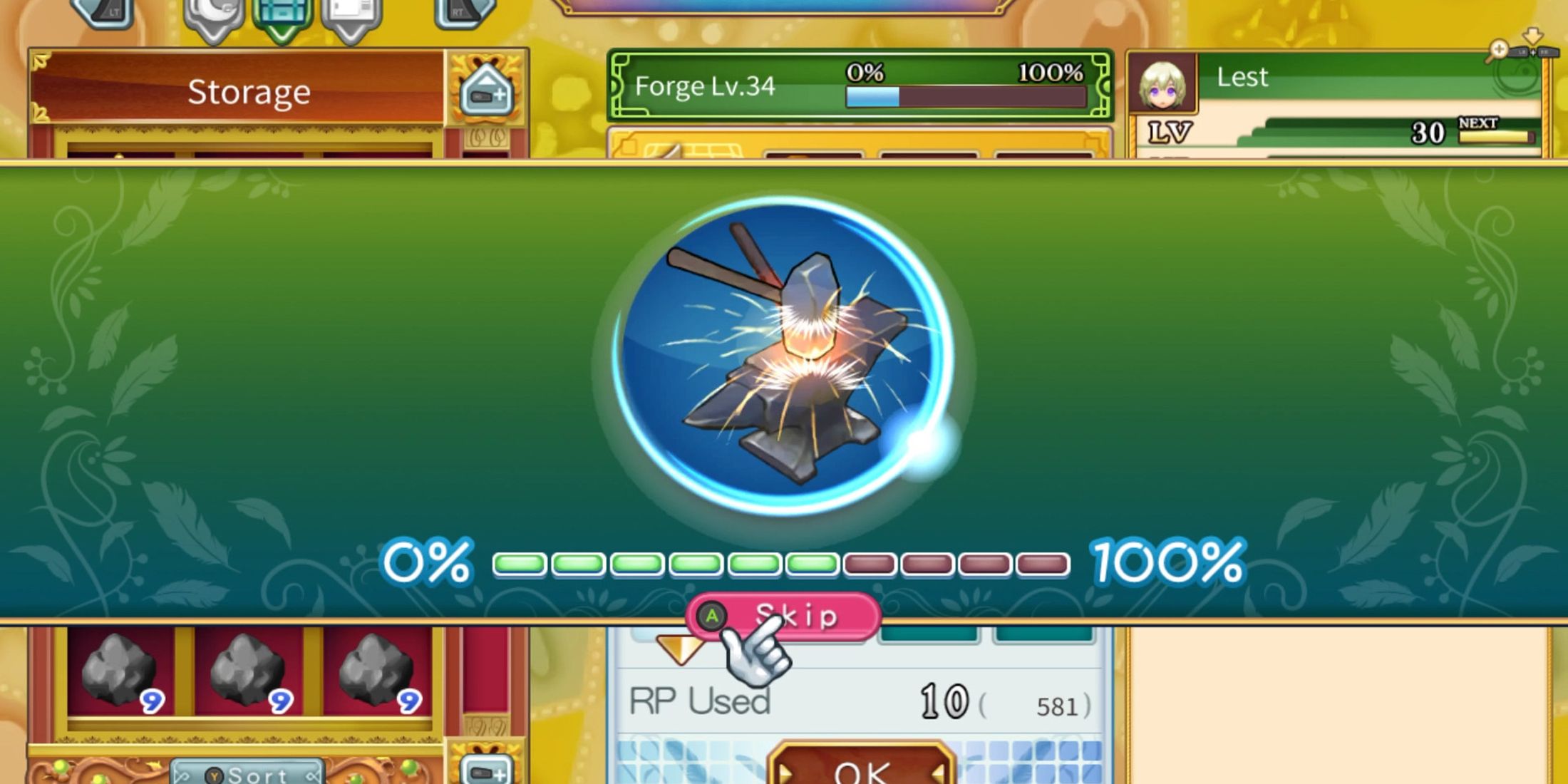Click the hammer RB icon at top right
The height and width of the screenshot is (784, 1568).
coord(1549,51)
